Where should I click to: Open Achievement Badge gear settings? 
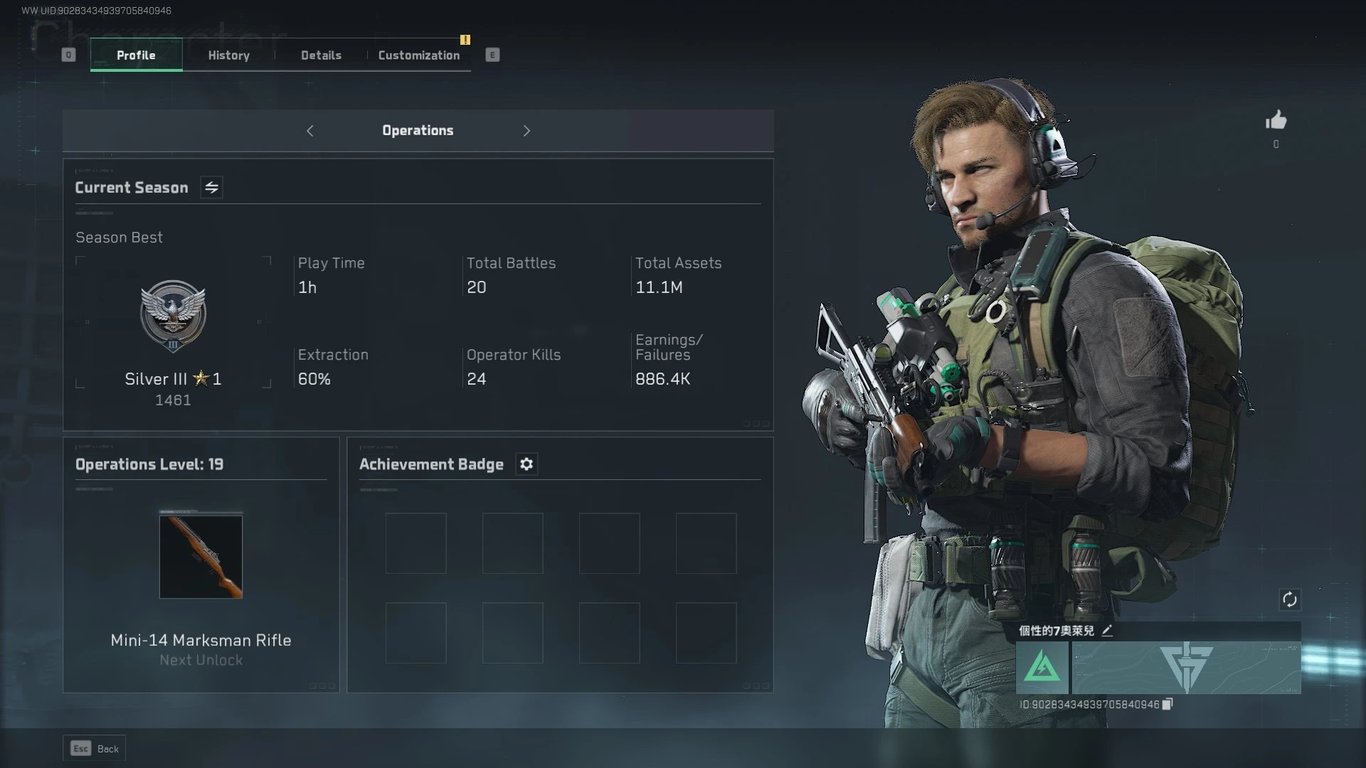click(x=527, y=464)
